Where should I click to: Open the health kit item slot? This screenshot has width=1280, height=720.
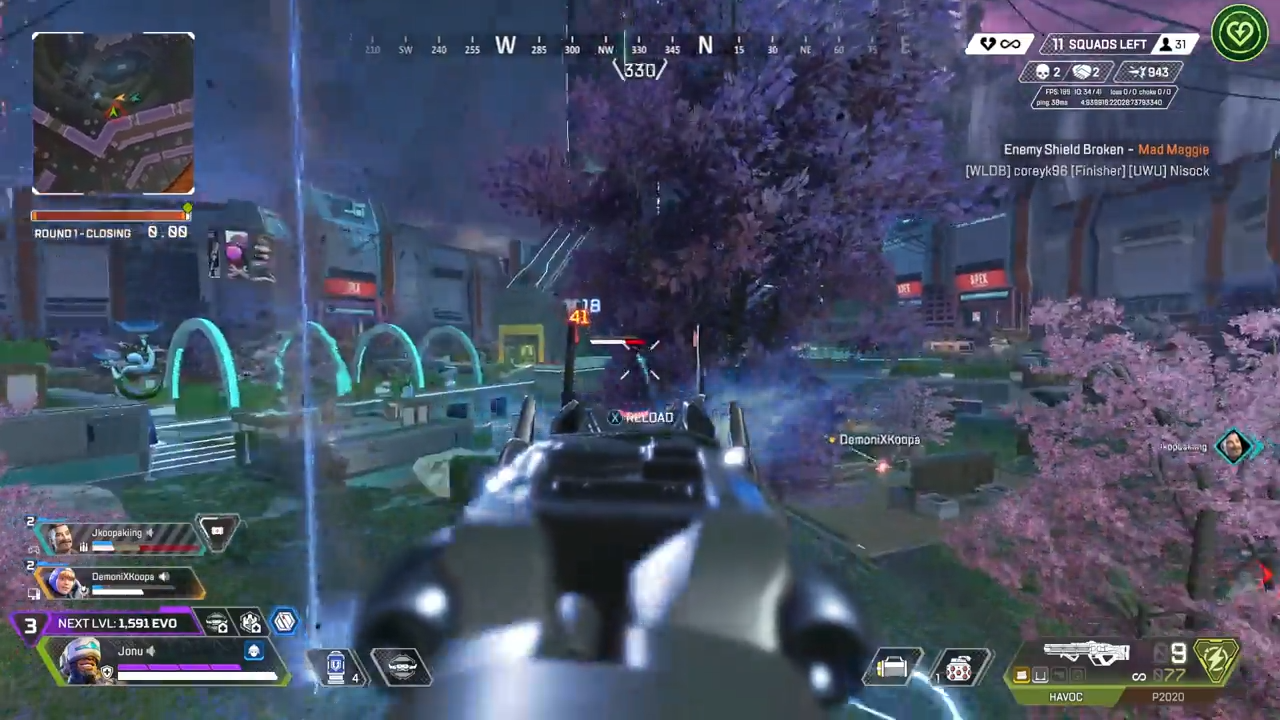pyautogui.click(x=892, y=667)
